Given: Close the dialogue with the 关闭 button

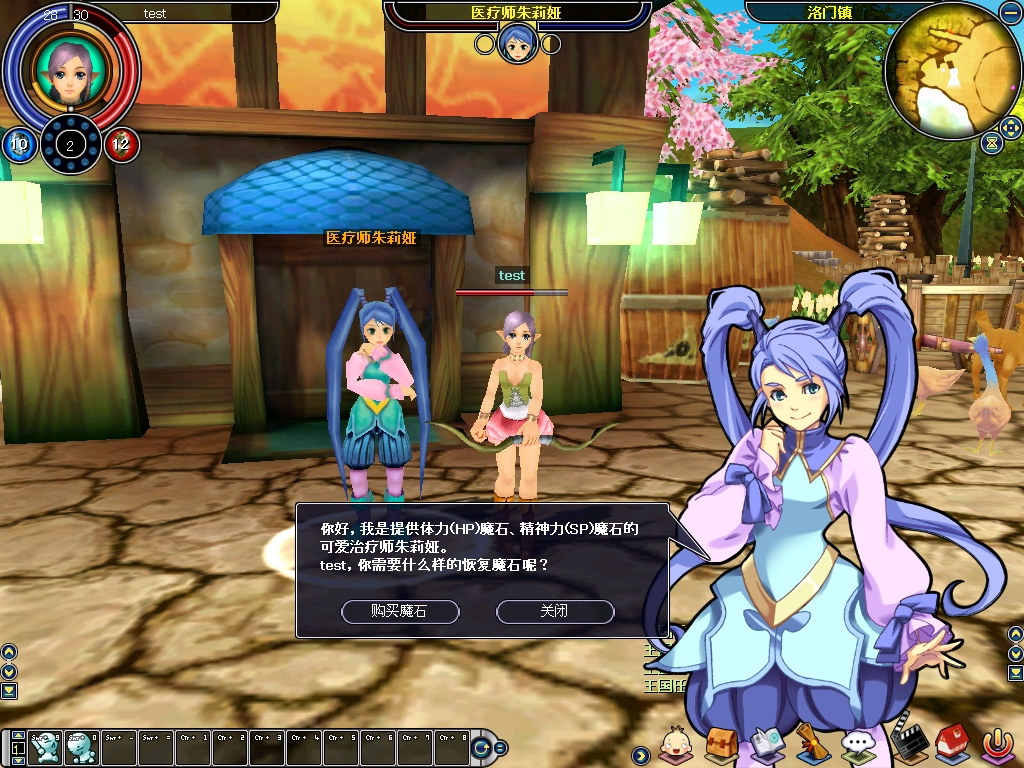Looking at the screenshot, I should (555, 611).
